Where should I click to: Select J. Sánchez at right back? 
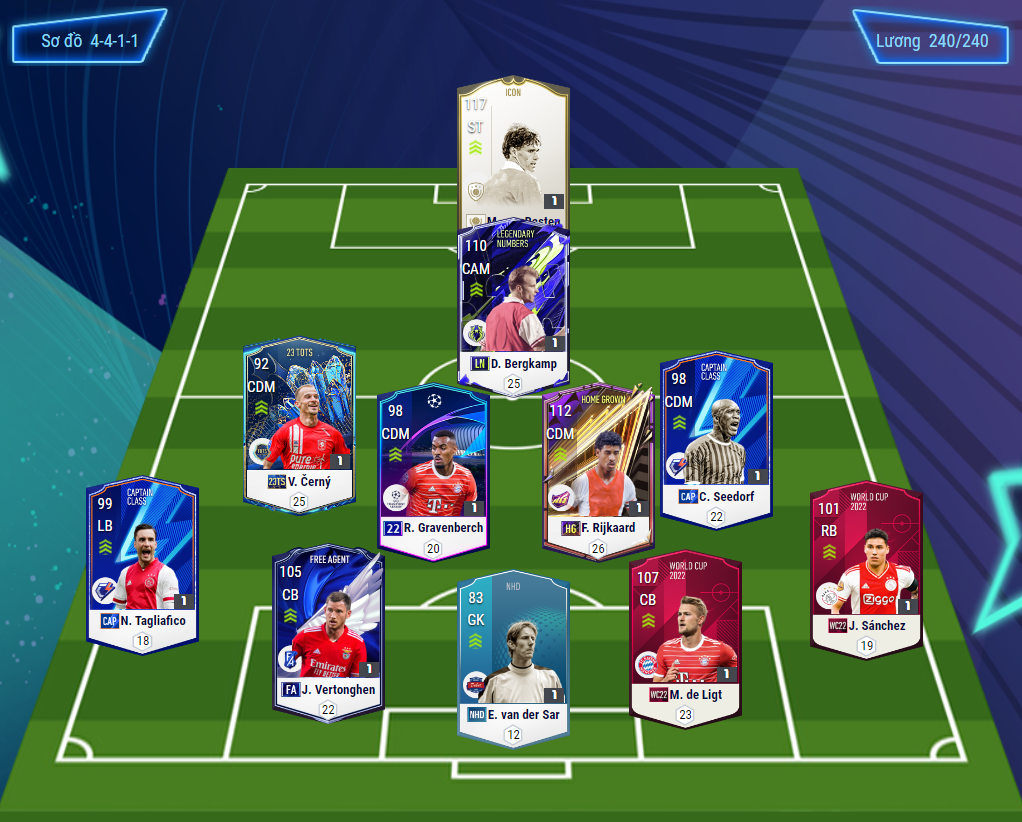[x=865, y=565]
